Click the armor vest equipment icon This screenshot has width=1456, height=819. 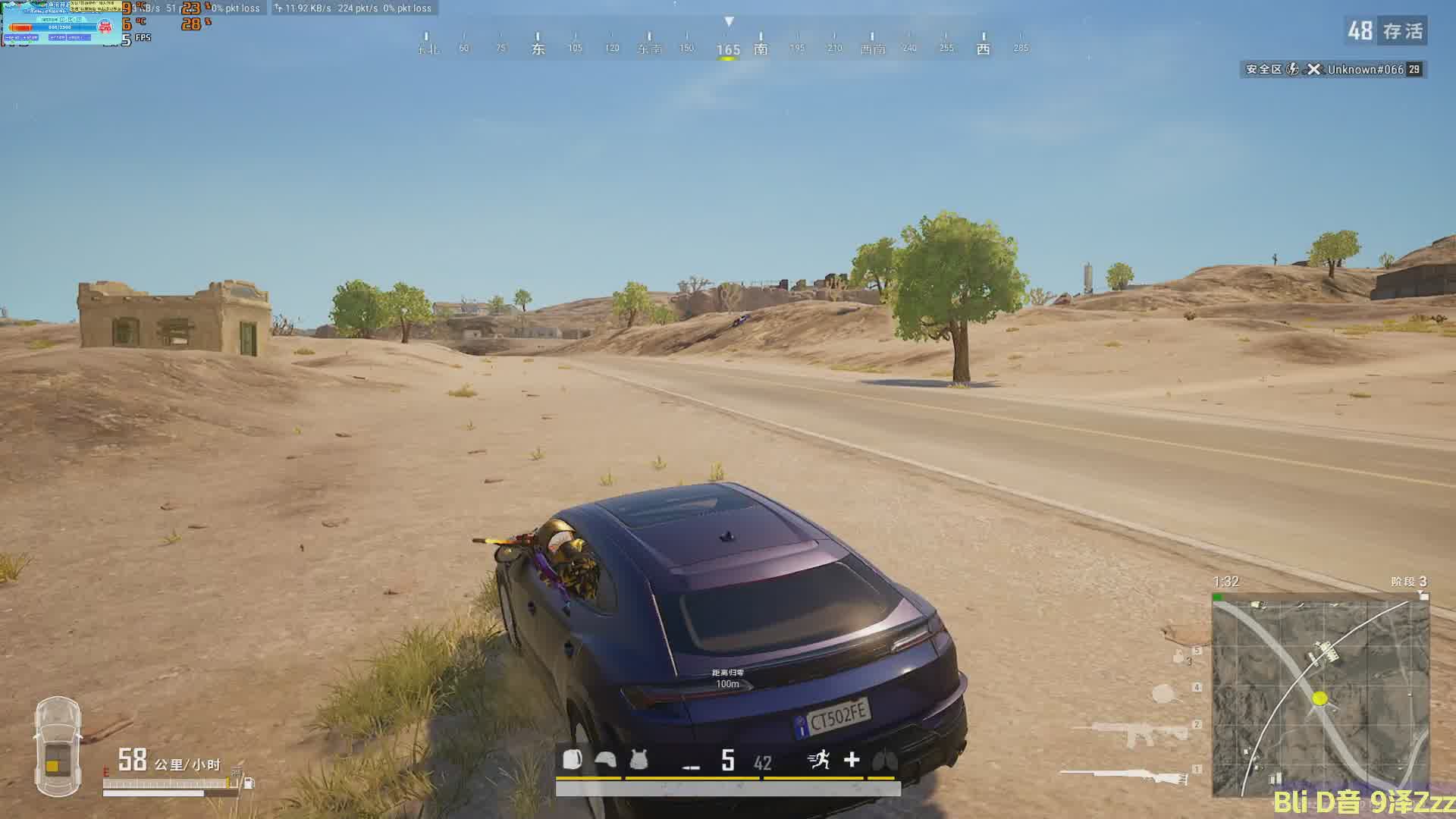639,759
